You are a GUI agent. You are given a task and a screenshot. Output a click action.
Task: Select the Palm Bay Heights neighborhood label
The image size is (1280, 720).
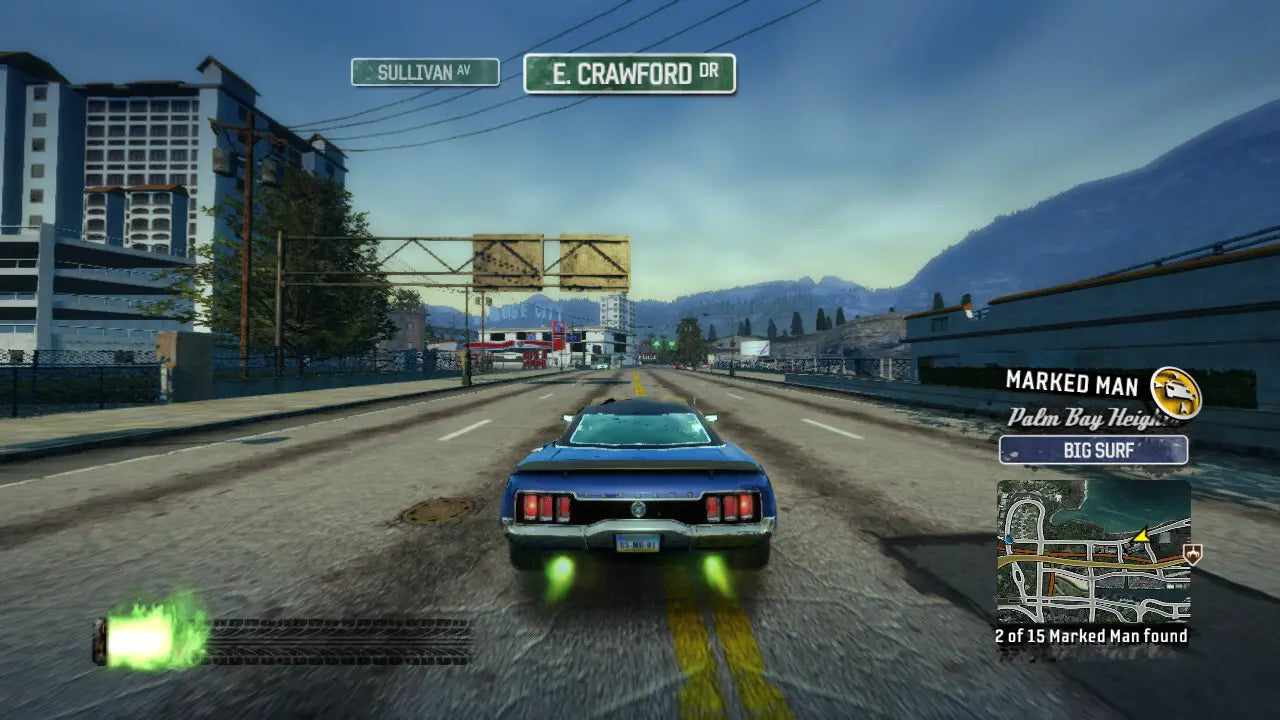[1090, 416]
